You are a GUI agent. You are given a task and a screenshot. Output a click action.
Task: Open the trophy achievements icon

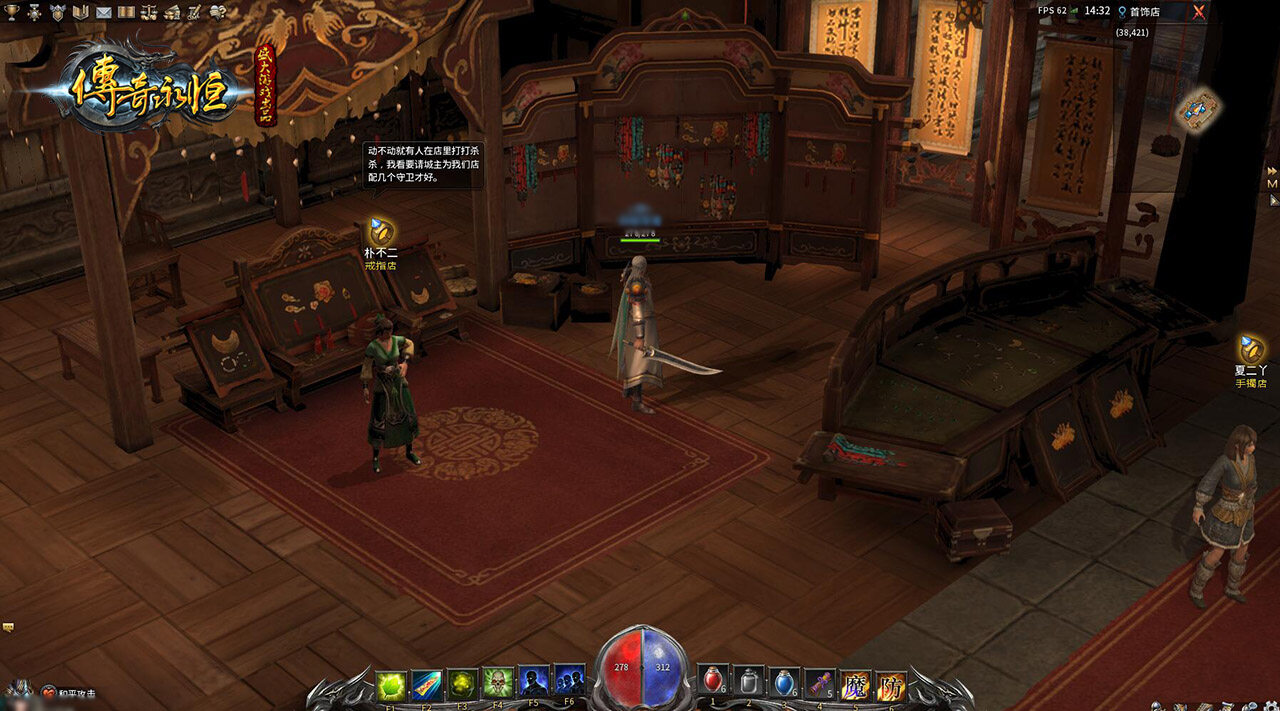(x=10, y=12)
